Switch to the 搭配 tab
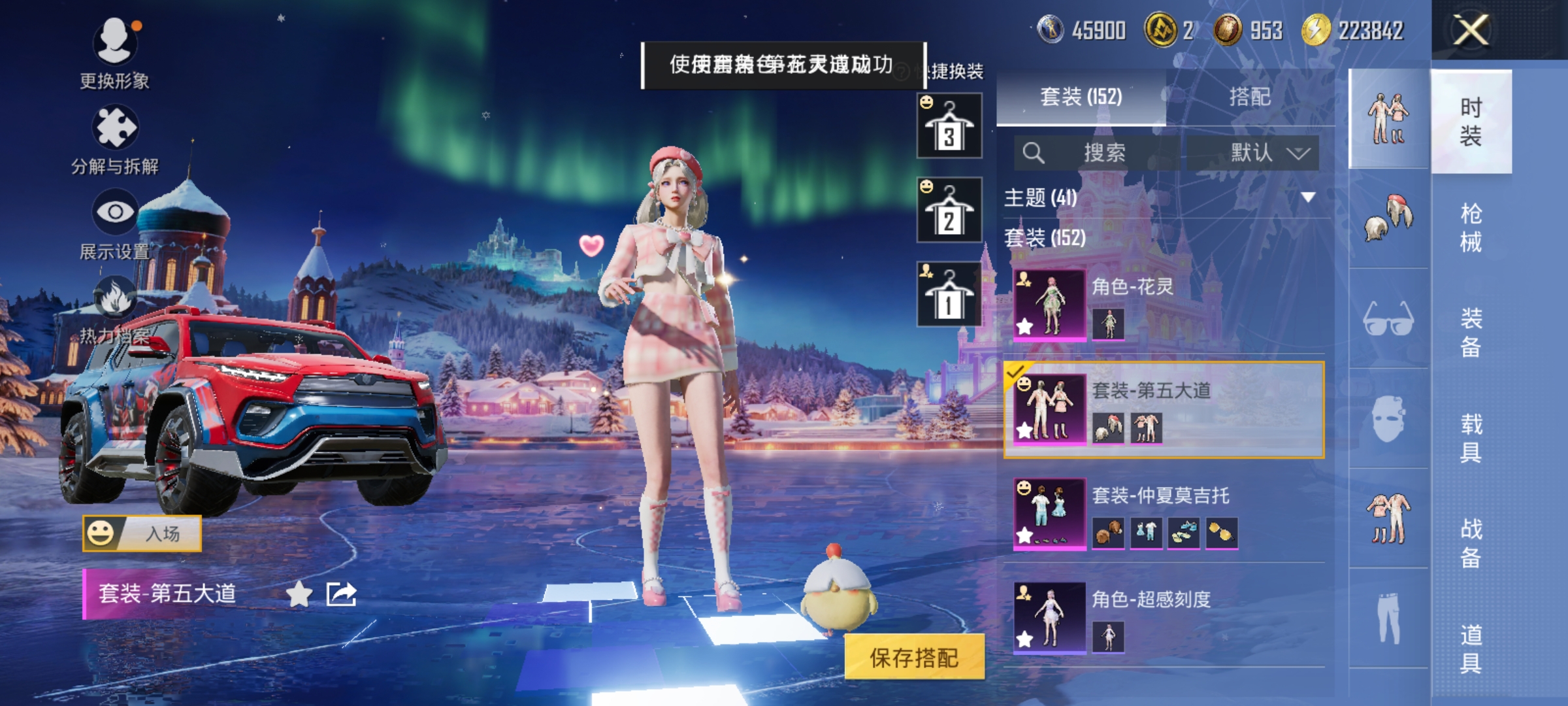 click(x=1249, y=97)
